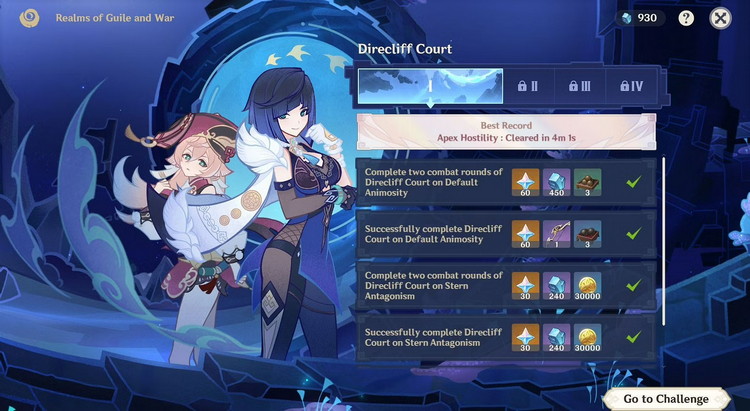Go to Challenge
The image size is (750, 411).
[x=665, y=398]
